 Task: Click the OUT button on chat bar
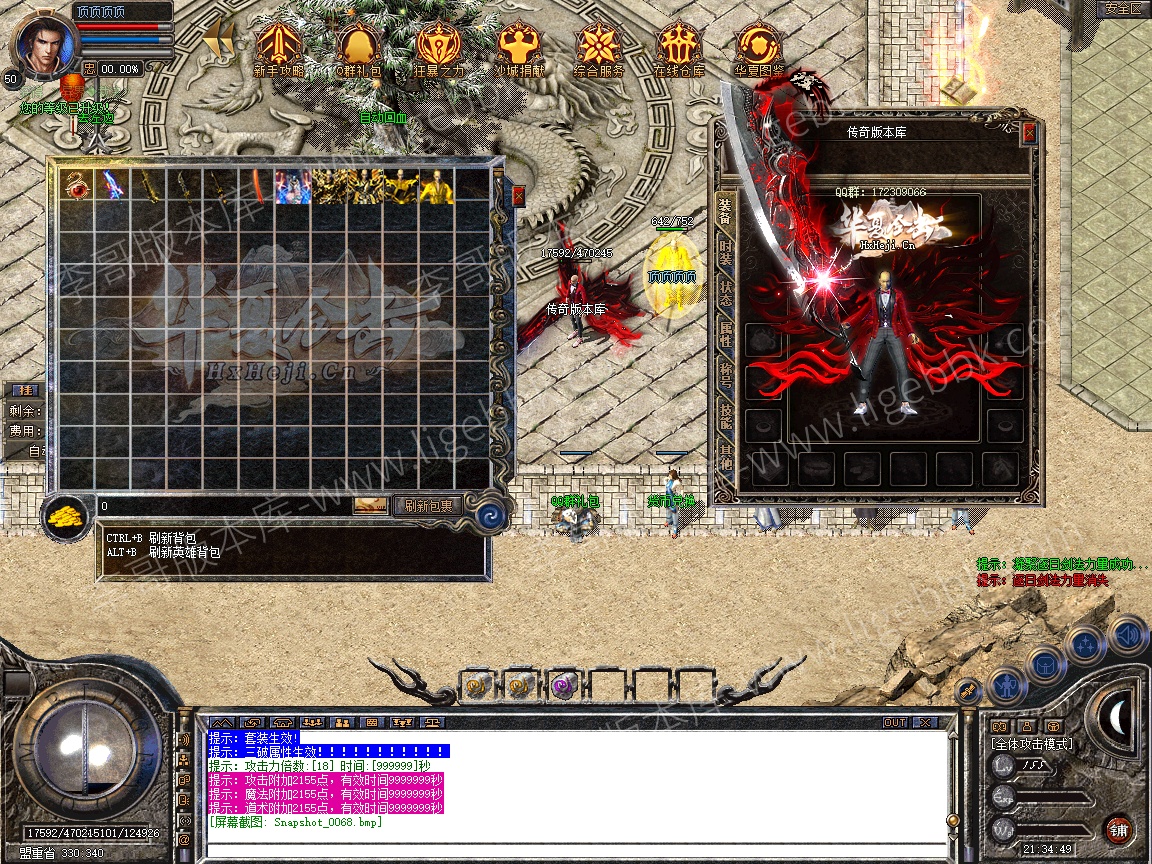895,722
